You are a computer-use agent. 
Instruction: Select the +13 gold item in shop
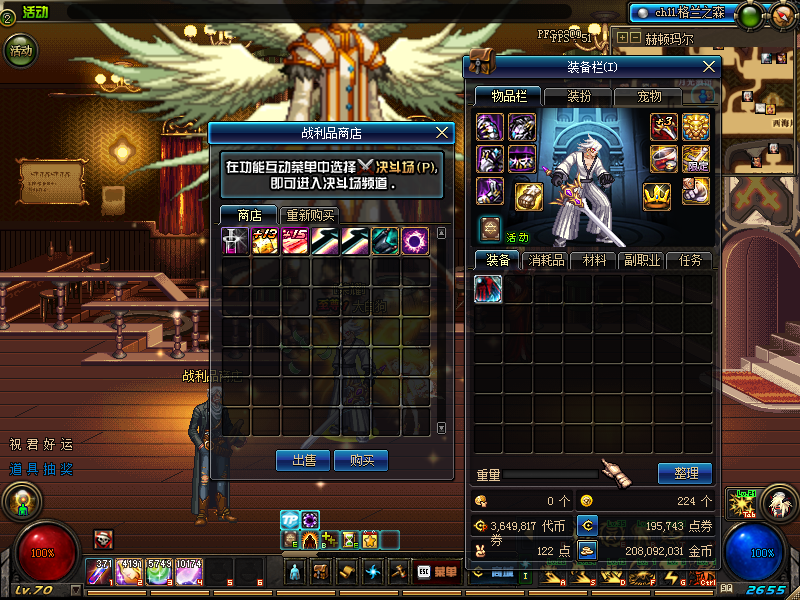pyautogui.click(x=266, y=241)
